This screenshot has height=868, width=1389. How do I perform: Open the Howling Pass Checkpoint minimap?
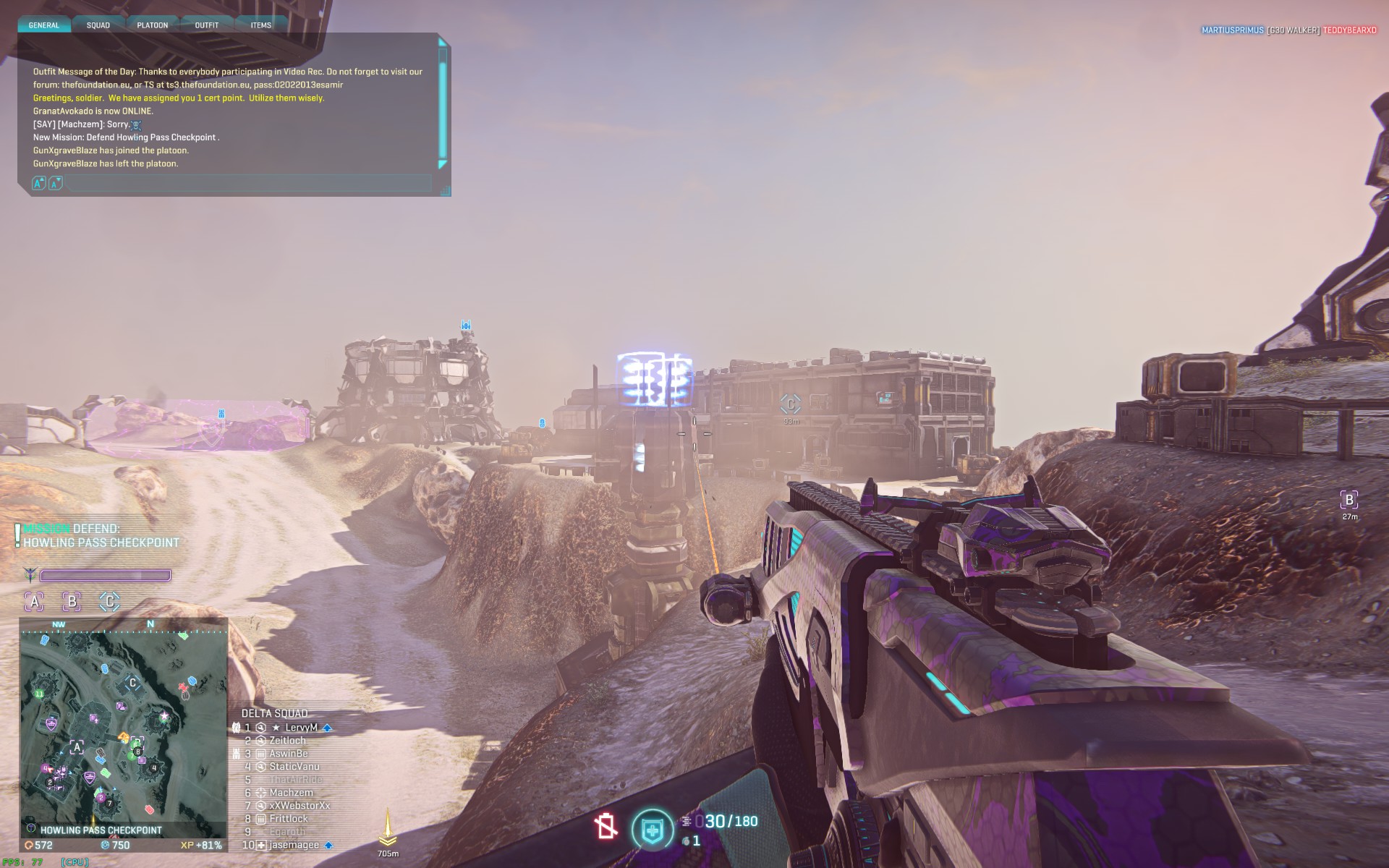click(x=123, y=727)
